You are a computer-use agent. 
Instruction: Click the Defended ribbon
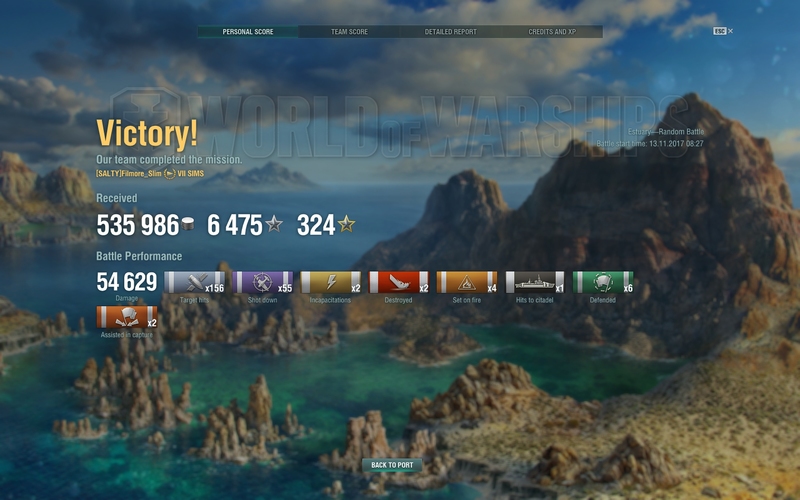pyautogui.click(x=603, y=283)
